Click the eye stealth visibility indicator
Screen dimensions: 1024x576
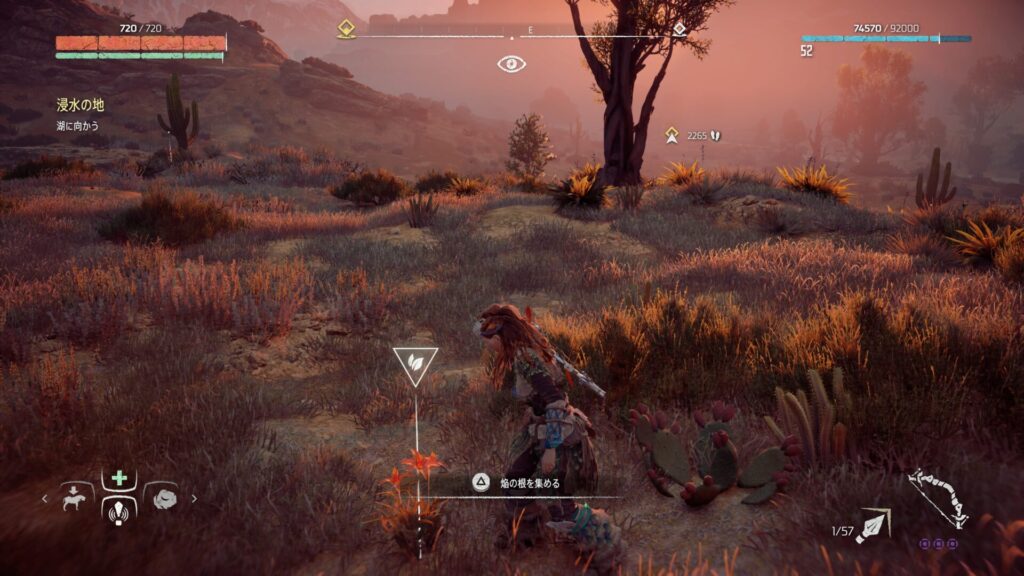point(512,64)
